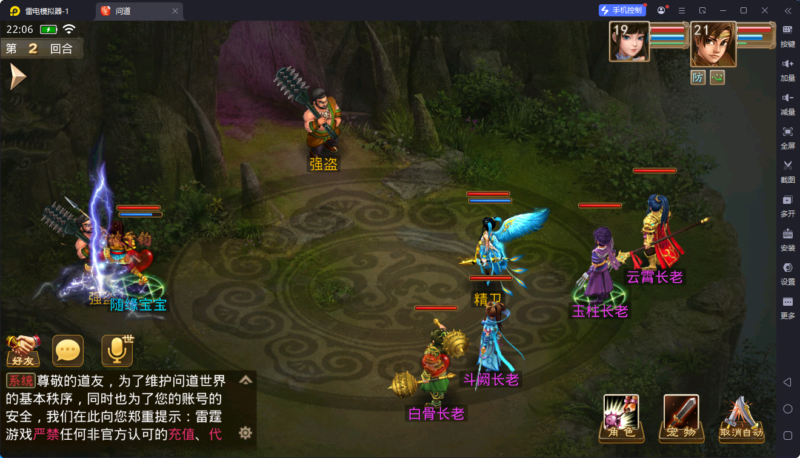Select the 角色 character action button
The height and width of the screenshot is (458, 800).
coord(621,417)
